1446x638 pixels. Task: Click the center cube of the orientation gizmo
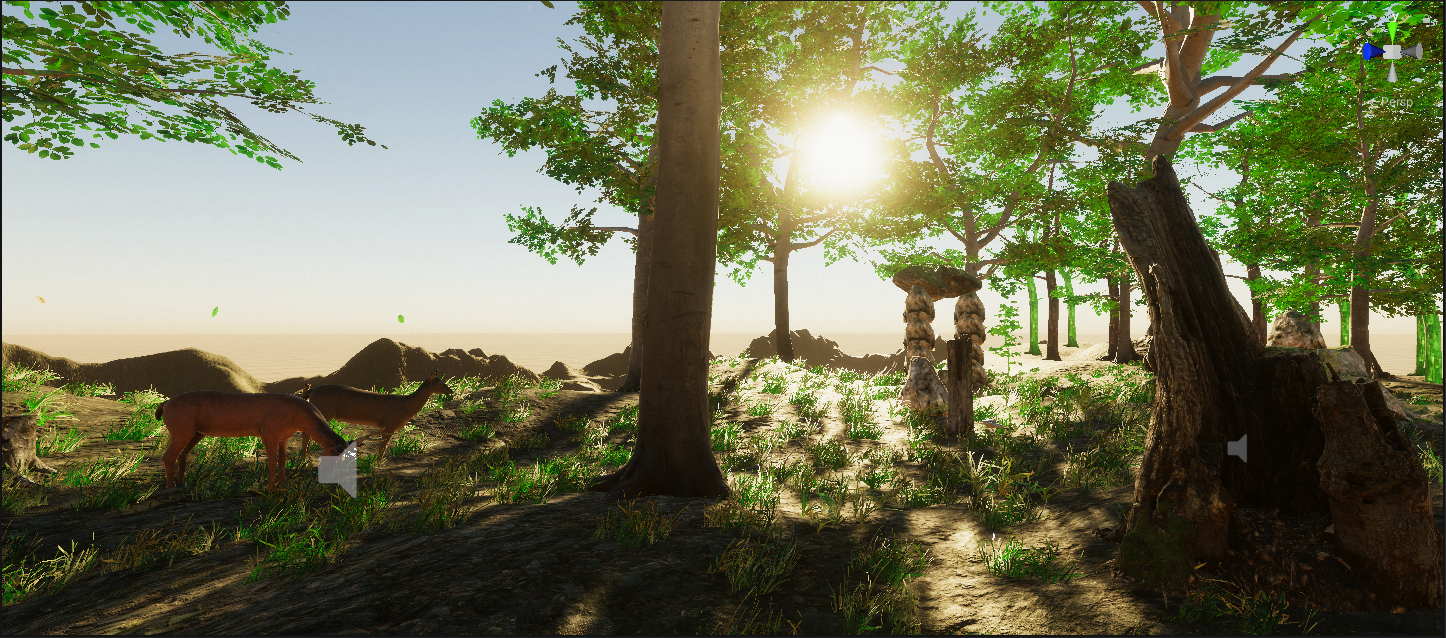tap(1392, 51)
